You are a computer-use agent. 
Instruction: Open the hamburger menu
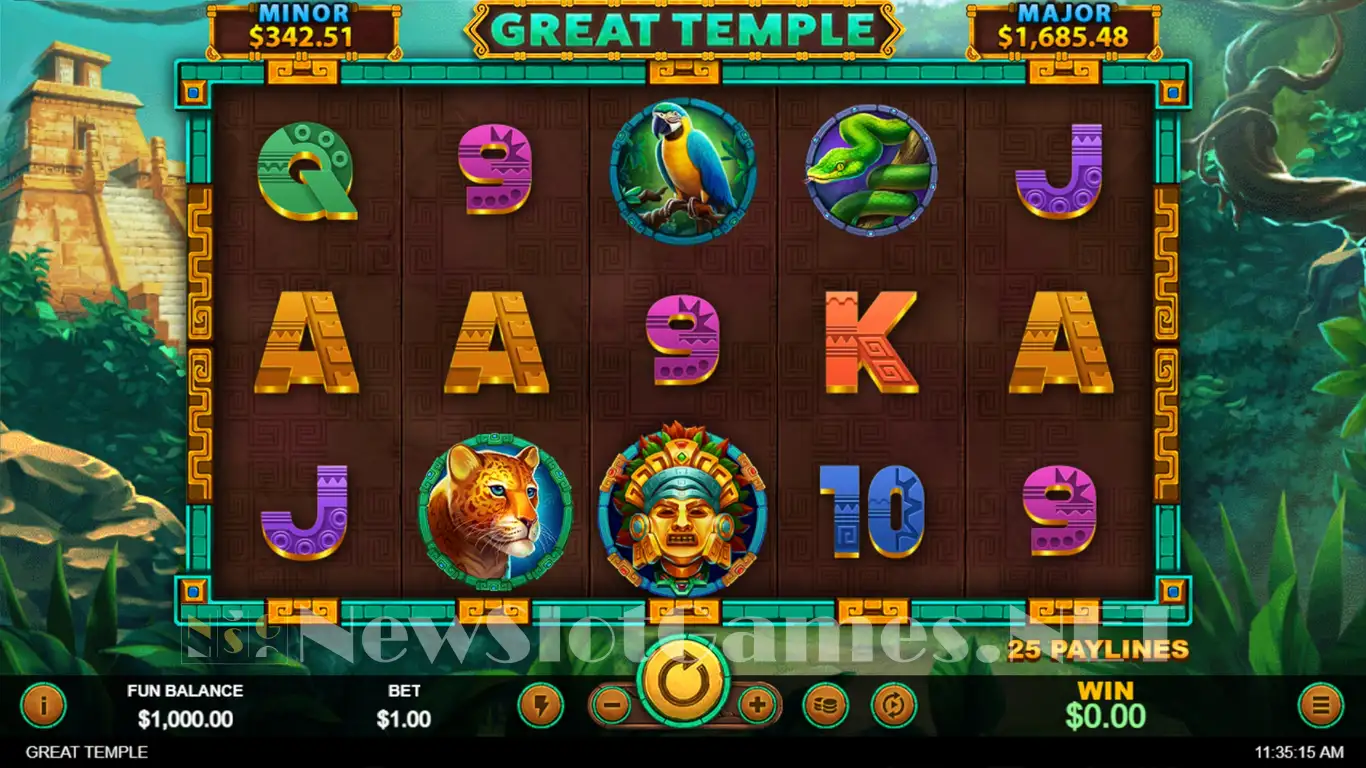click(x=1320, y=706)
